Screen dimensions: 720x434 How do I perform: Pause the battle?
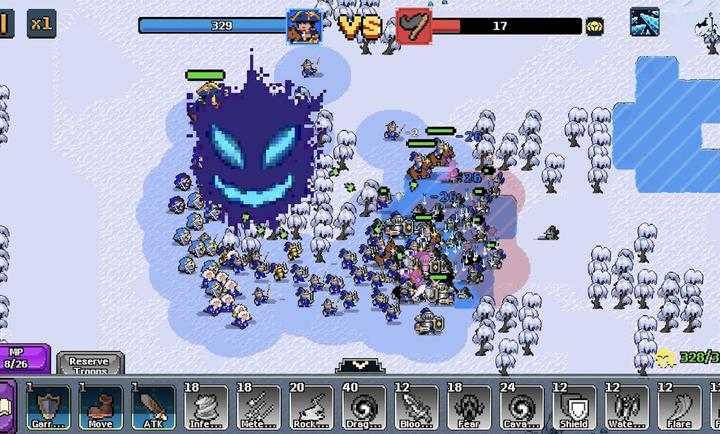[x=5, y=23]
